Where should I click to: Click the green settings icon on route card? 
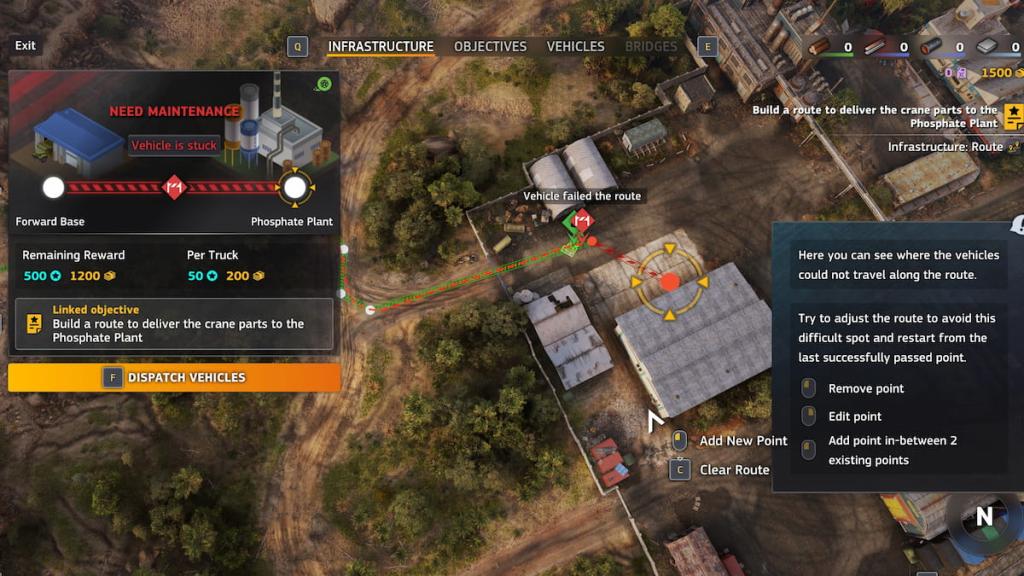[323, 84]
